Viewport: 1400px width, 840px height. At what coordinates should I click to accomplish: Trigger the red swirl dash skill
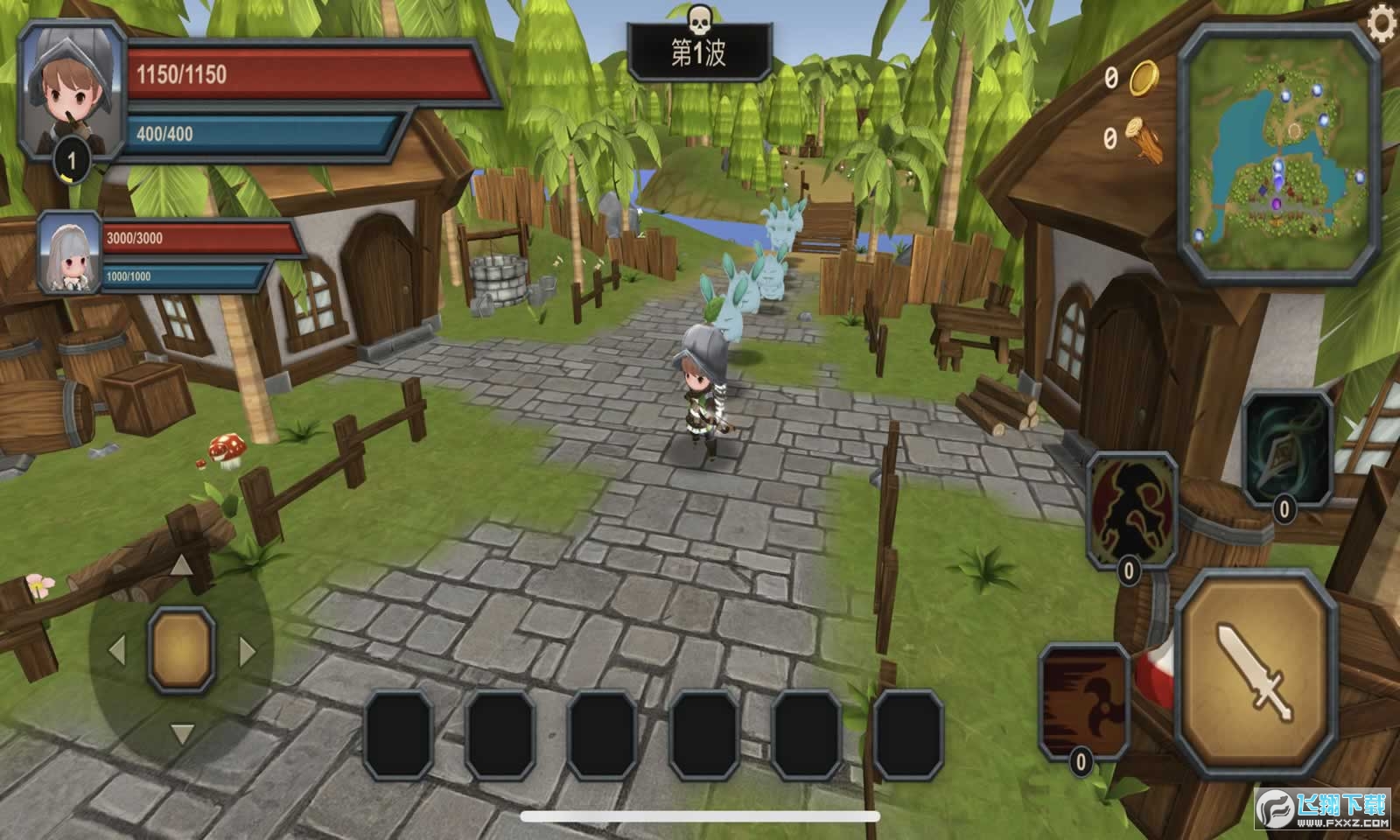(x=1083, y=700)
